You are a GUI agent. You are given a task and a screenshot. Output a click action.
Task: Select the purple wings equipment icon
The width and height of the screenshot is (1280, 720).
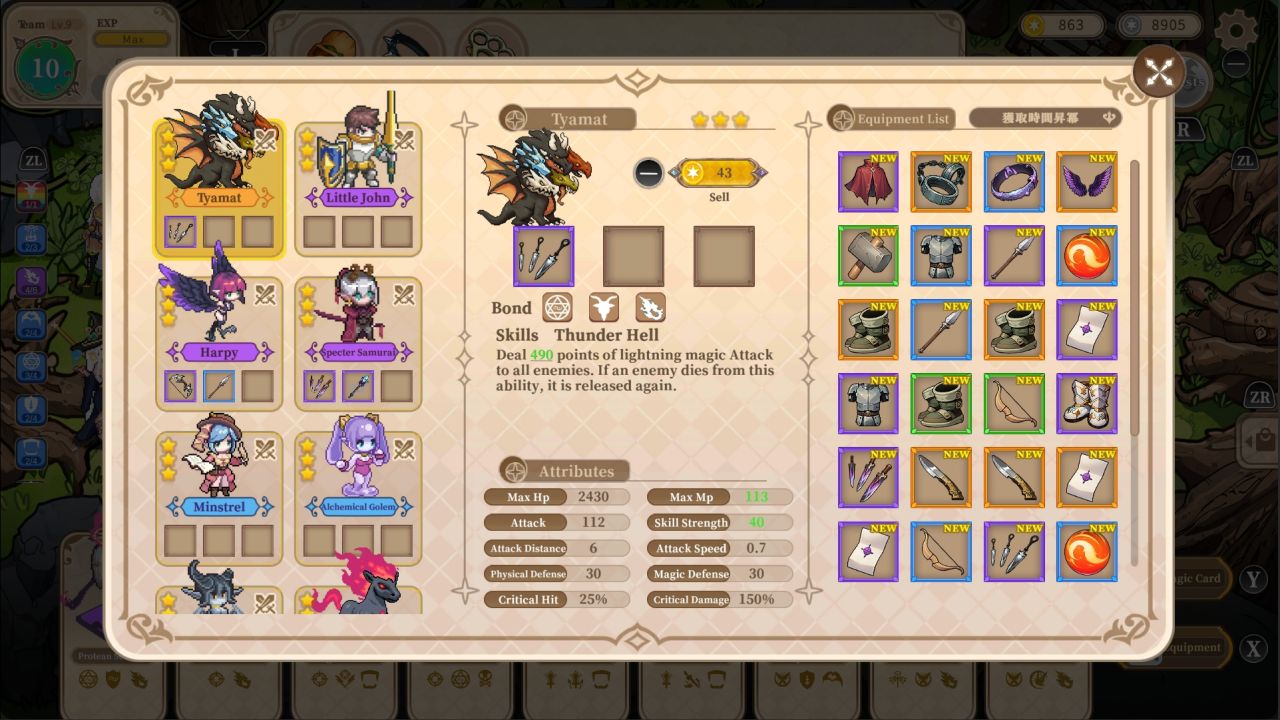1087,181
